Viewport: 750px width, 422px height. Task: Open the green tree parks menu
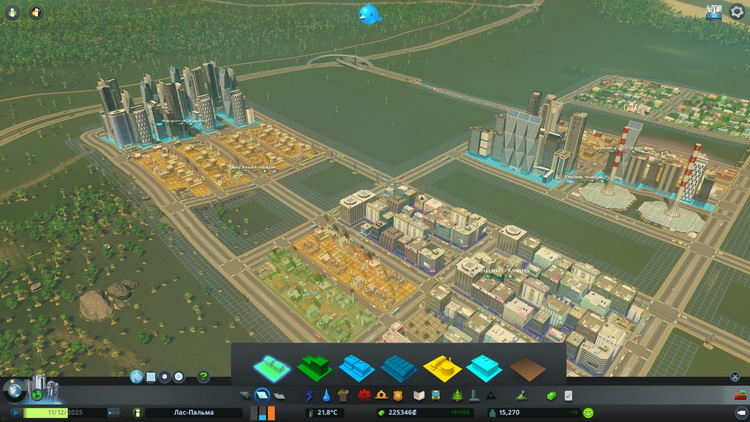(455, 396)
